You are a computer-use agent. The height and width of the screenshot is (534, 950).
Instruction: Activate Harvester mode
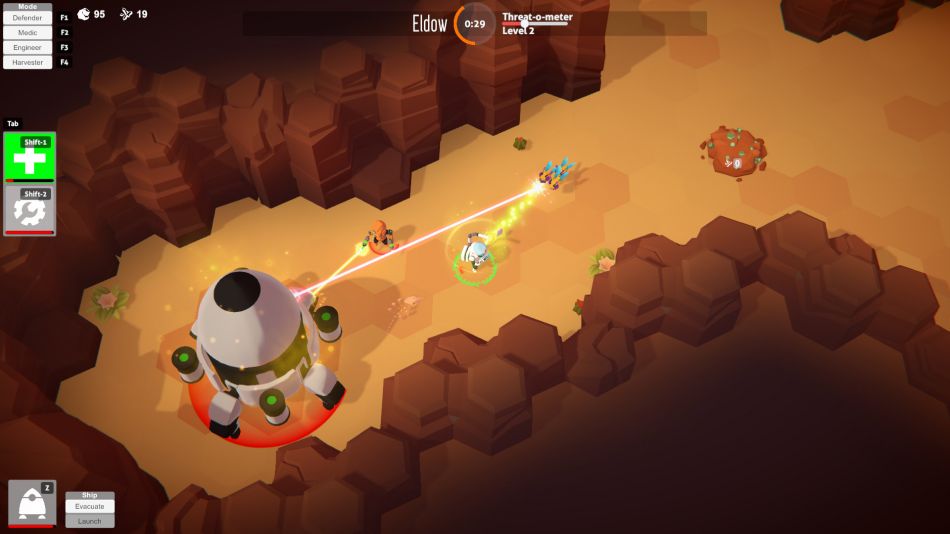coord(27,62)
